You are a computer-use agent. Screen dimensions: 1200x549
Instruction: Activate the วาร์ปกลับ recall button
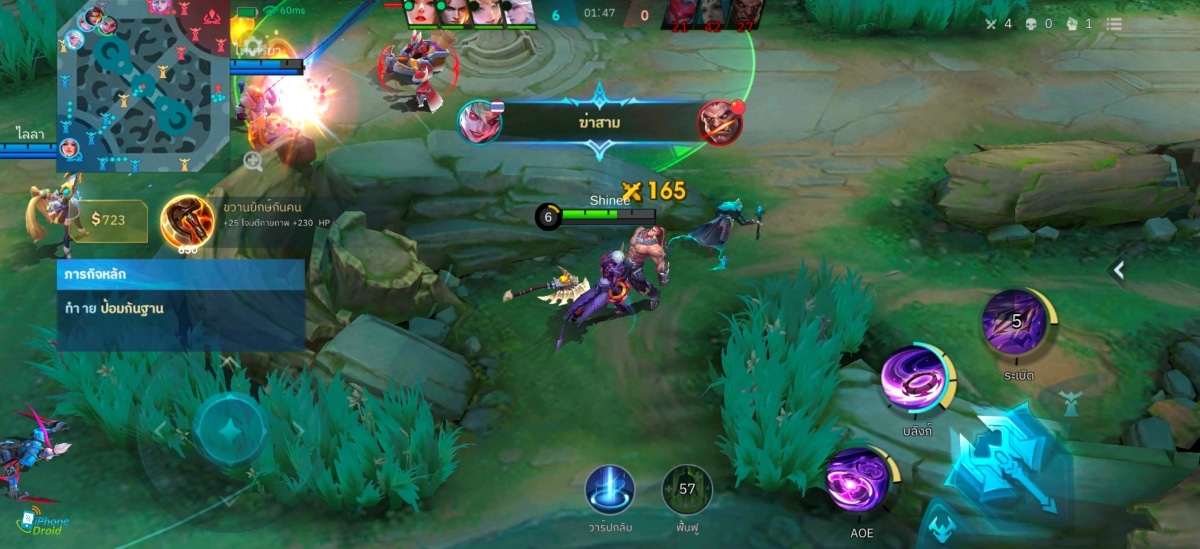(610, 491)
